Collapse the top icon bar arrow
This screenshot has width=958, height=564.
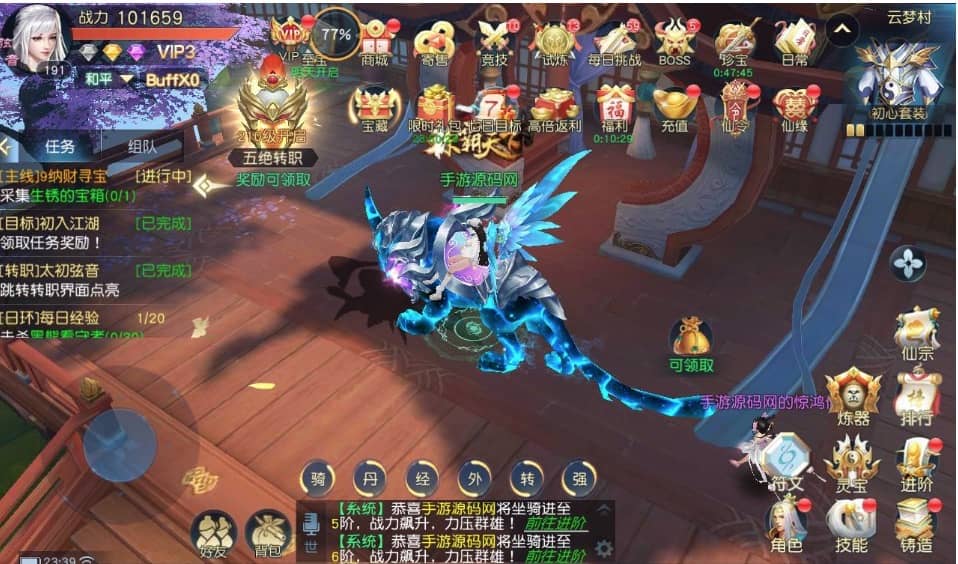click(842, 30)
